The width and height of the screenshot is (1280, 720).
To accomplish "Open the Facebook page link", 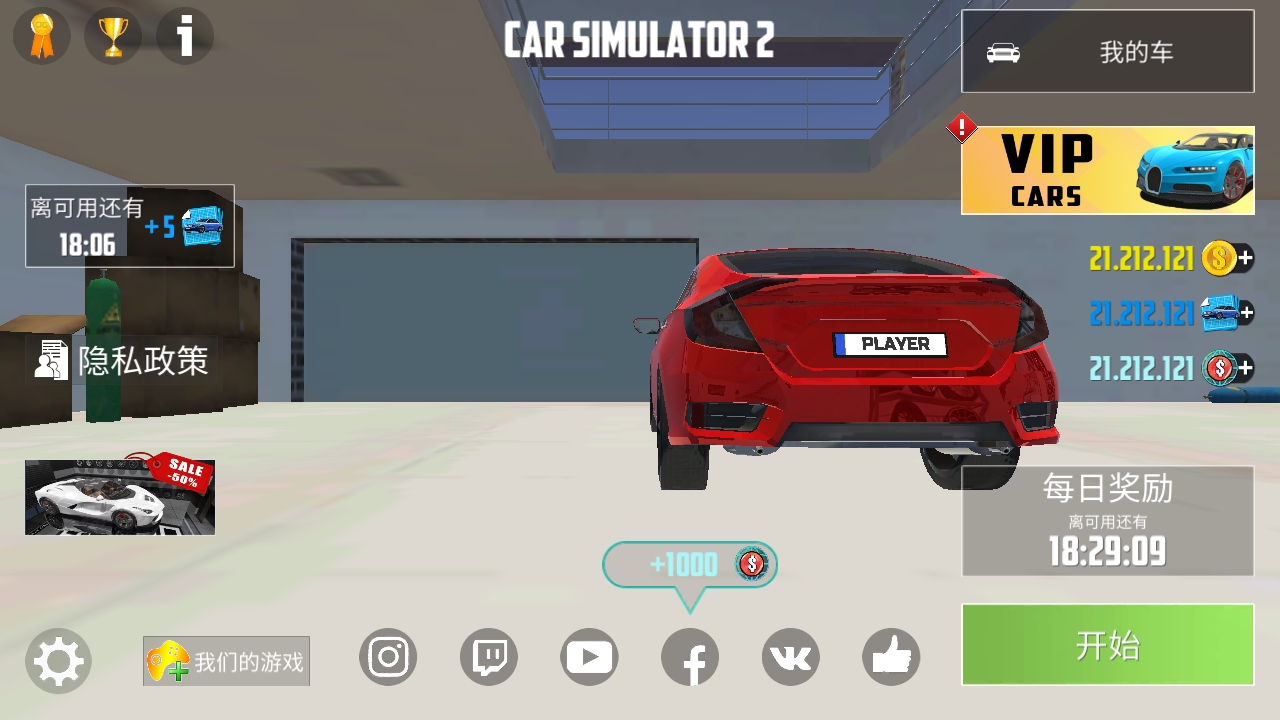I will point(690,657).
